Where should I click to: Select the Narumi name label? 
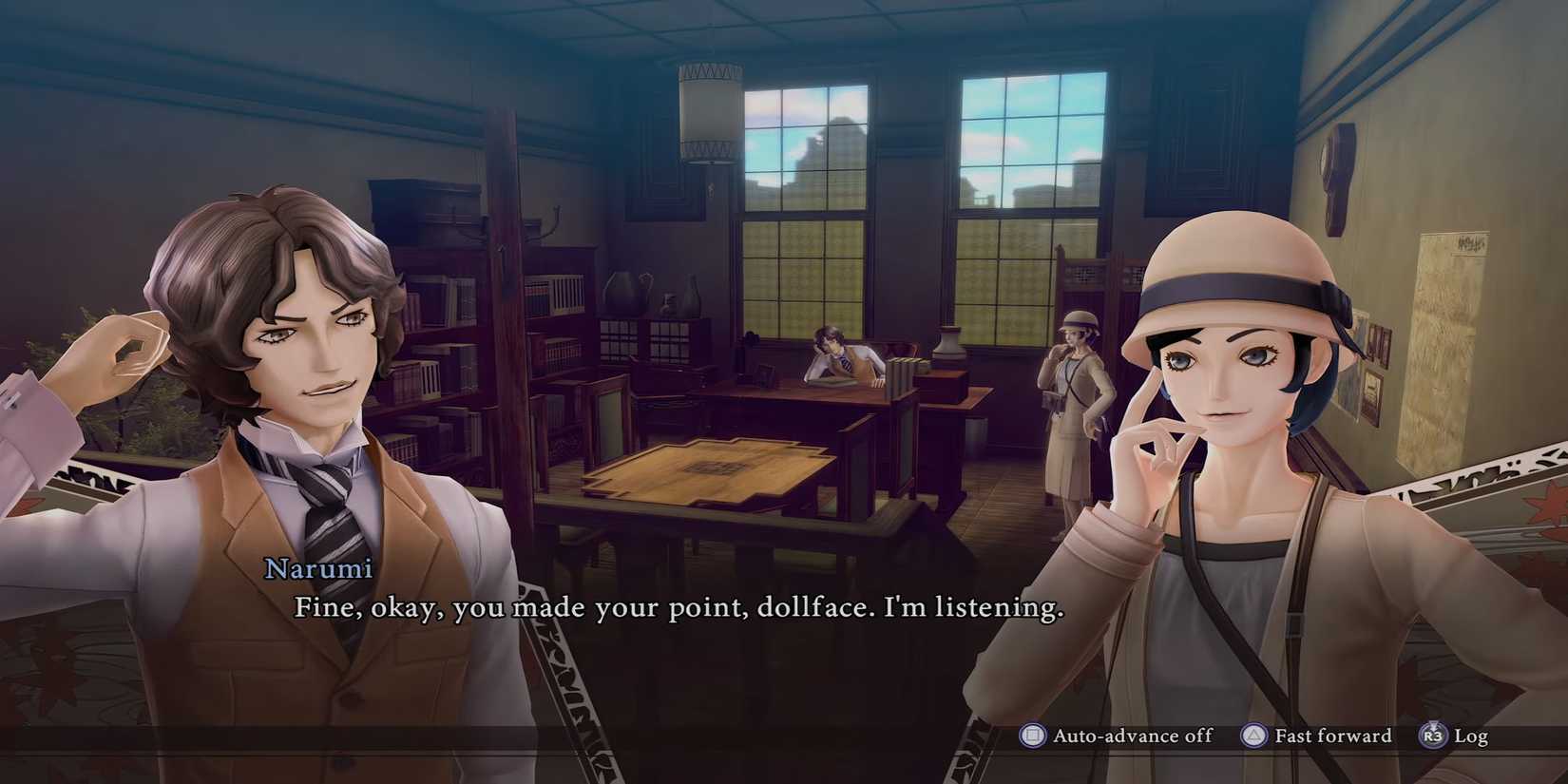point(318,568)
